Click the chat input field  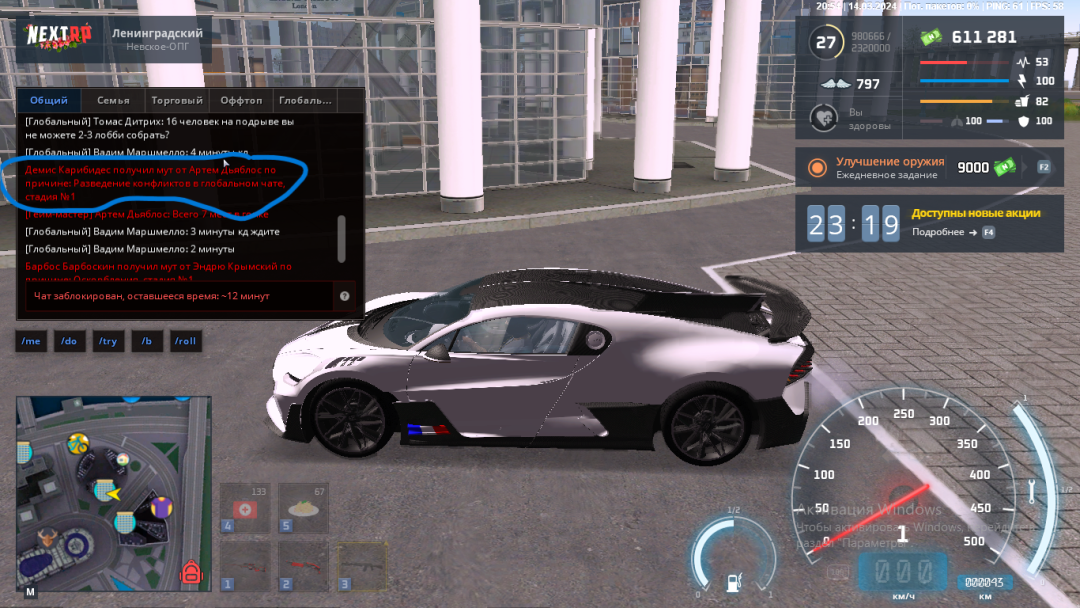point(180,296)
